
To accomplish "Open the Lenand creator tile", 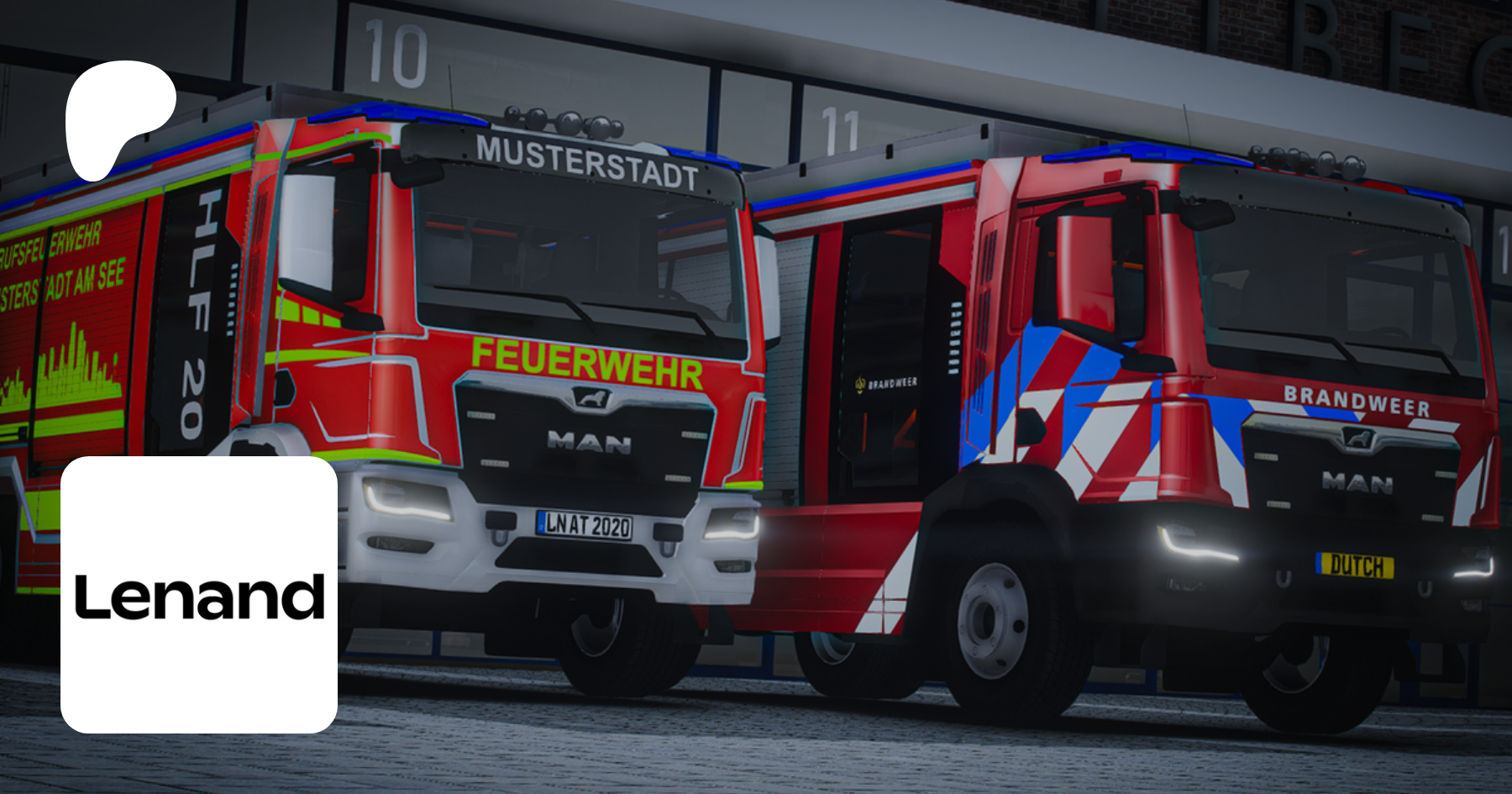I will pyautogui.click(x=199, y=595).
